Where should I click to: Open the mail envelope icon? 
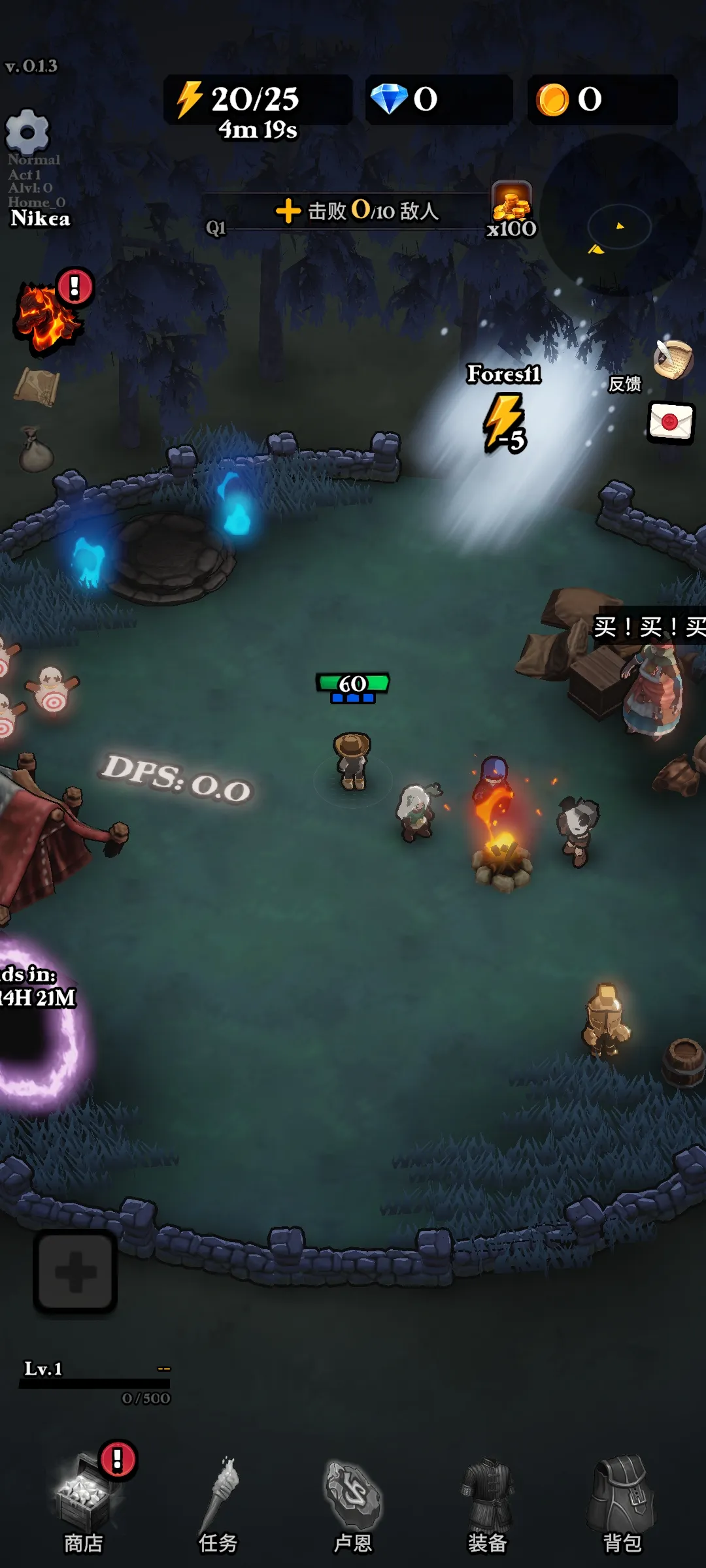click(671, 422)
